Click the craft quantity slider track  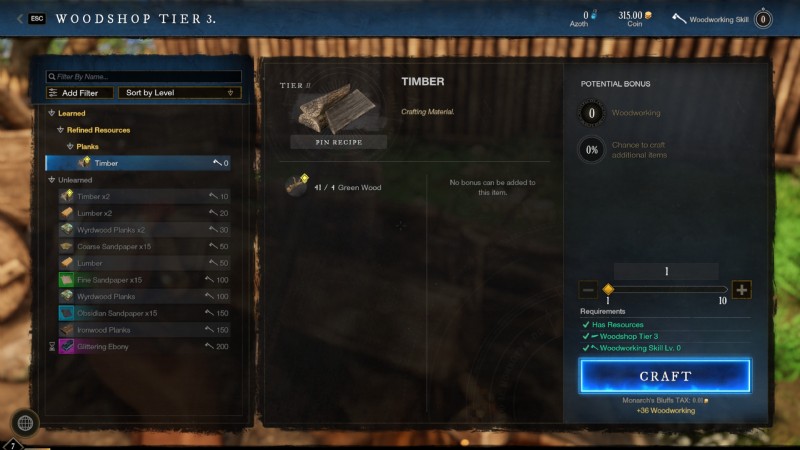click(665, 290)
